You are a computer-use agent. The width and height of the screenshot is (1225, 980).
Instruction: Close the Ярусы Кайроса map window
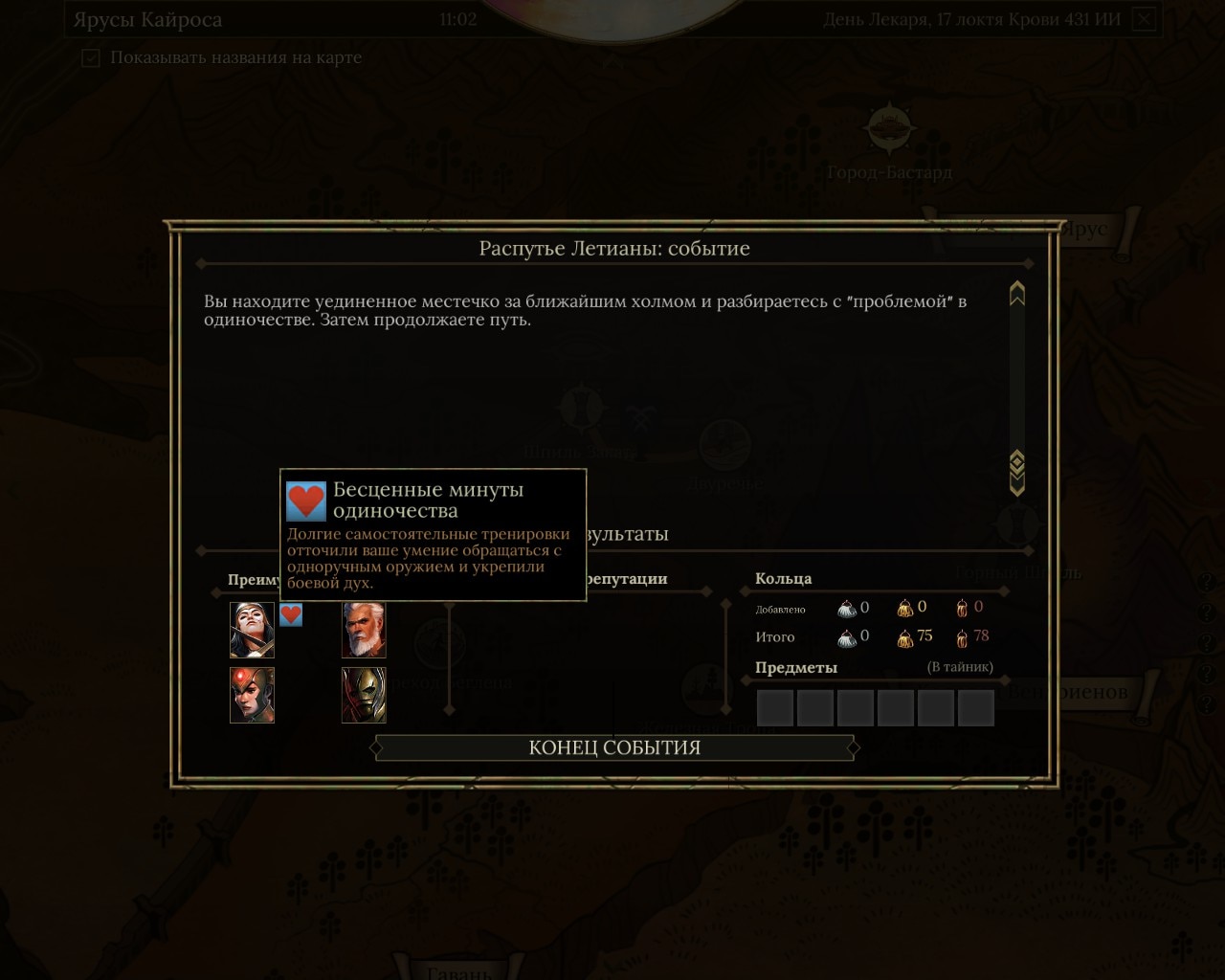1145,19
